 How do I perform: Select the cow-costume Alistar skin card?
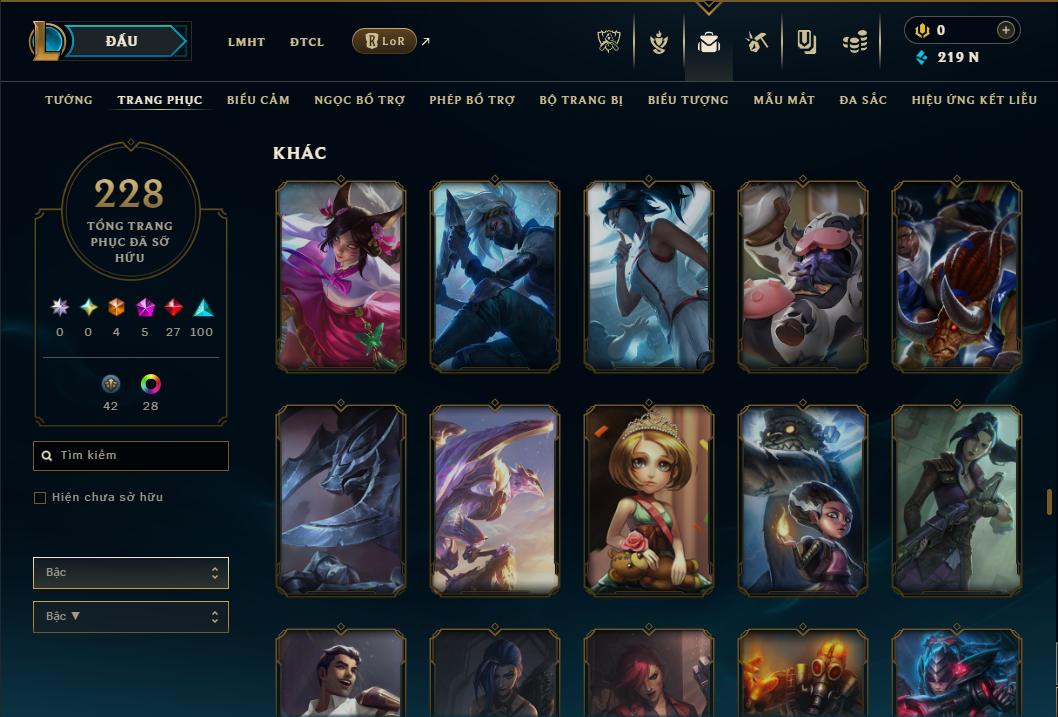(x=802, y=277)
